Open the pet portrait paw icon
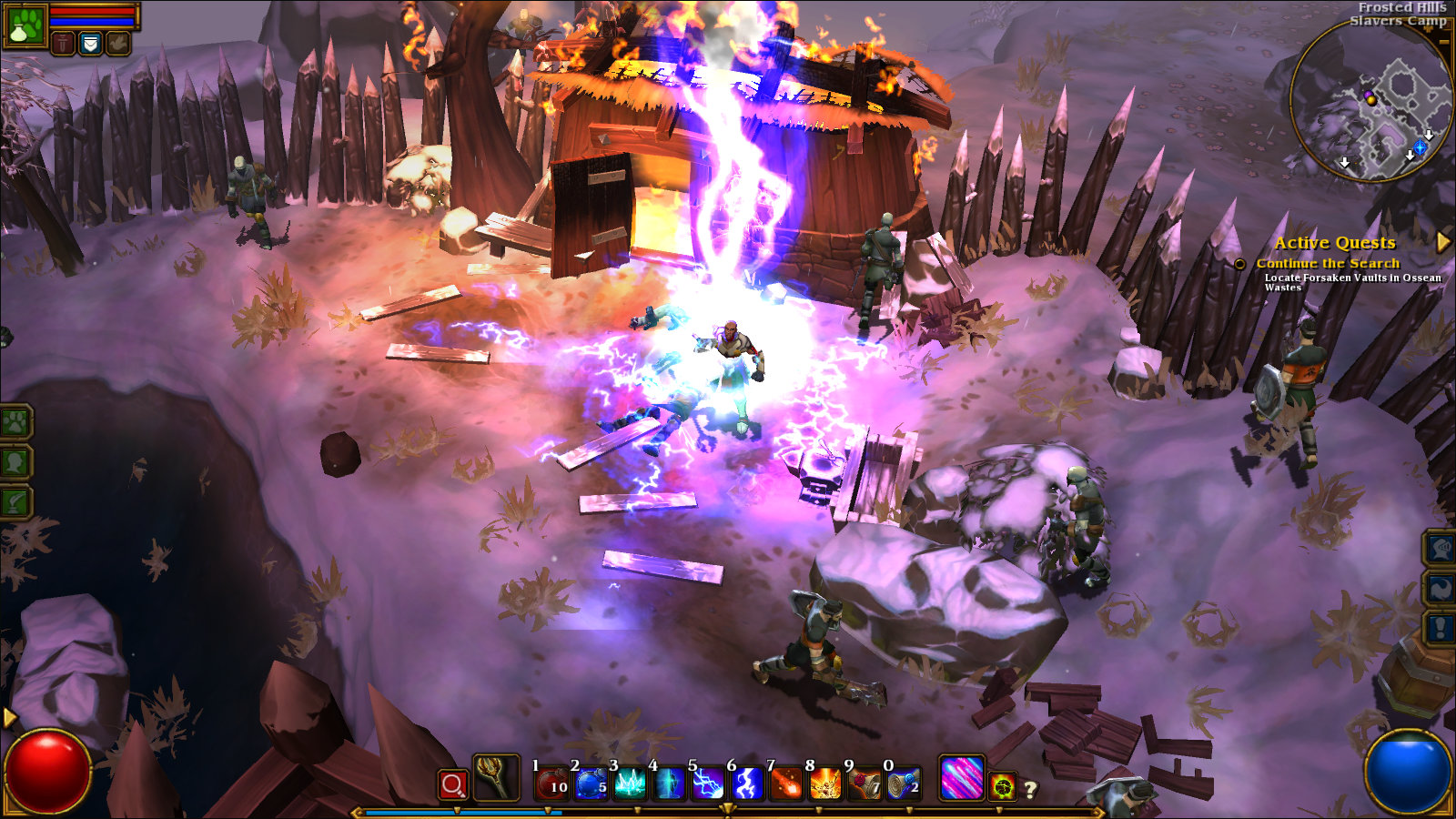 tap(25, 25)
